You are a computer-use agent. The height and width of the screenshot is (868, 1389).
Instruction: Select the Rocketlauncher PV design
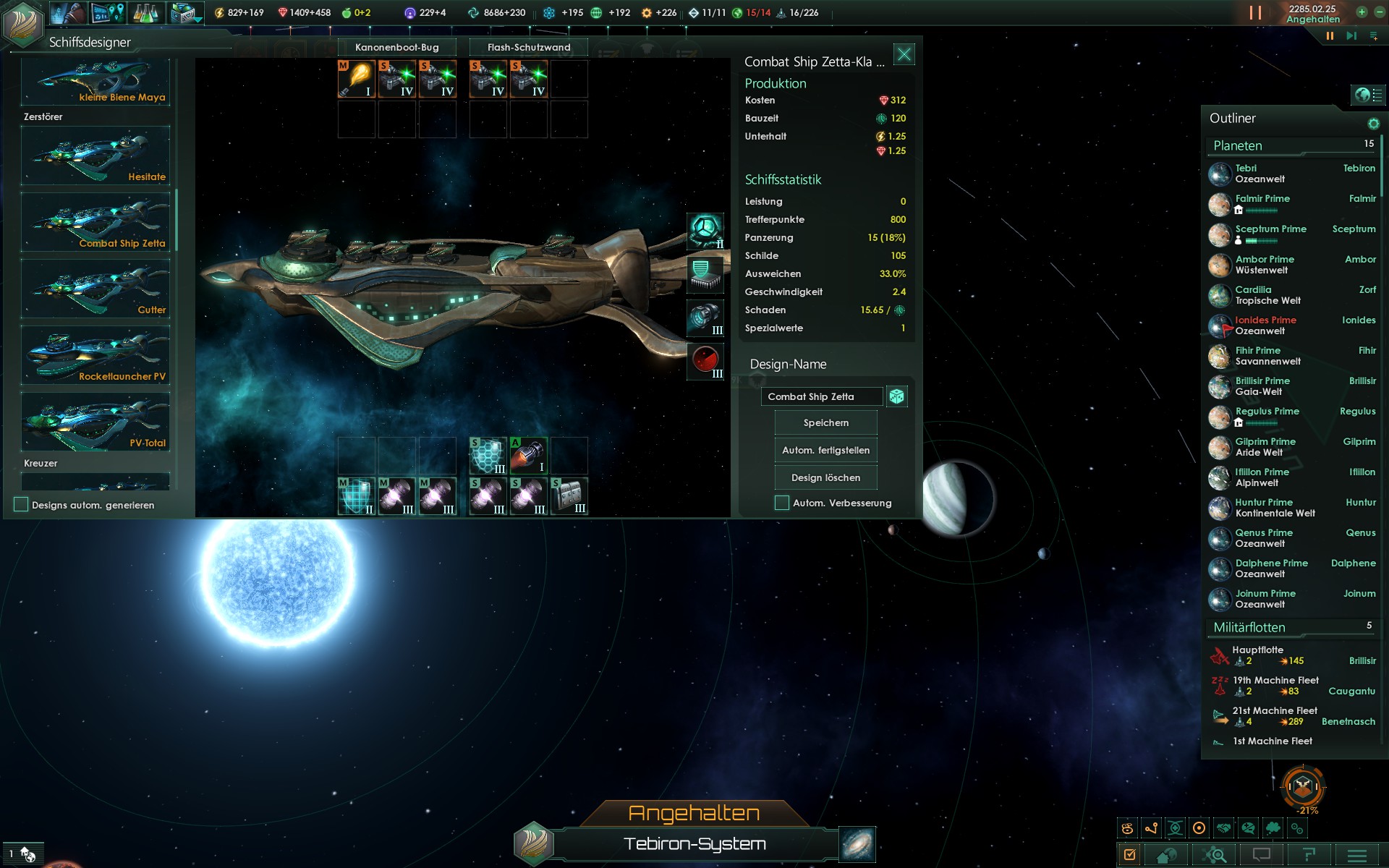[95, 355]
